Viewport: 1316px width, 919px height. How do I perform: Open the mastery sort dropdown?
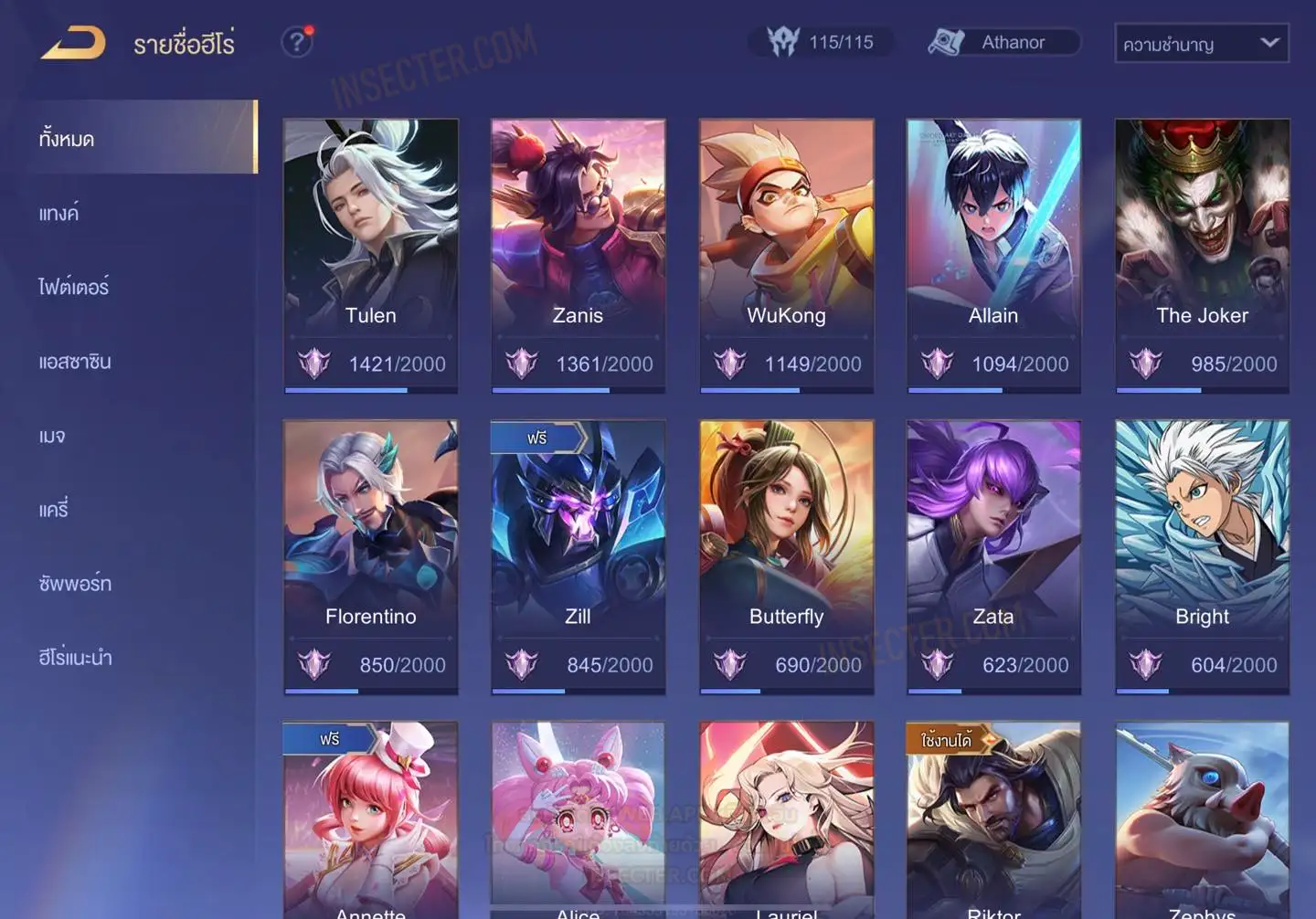click(x=1201, y=44)
